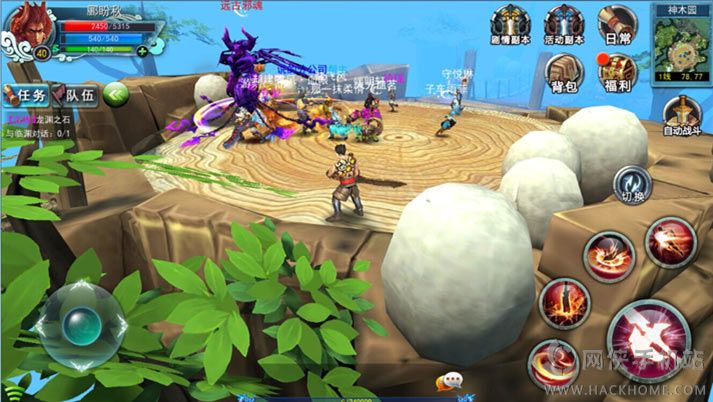Open the 背包 backpack inventory
The image size is (713, 402).
pyautogui.click(x=564, y=72)
